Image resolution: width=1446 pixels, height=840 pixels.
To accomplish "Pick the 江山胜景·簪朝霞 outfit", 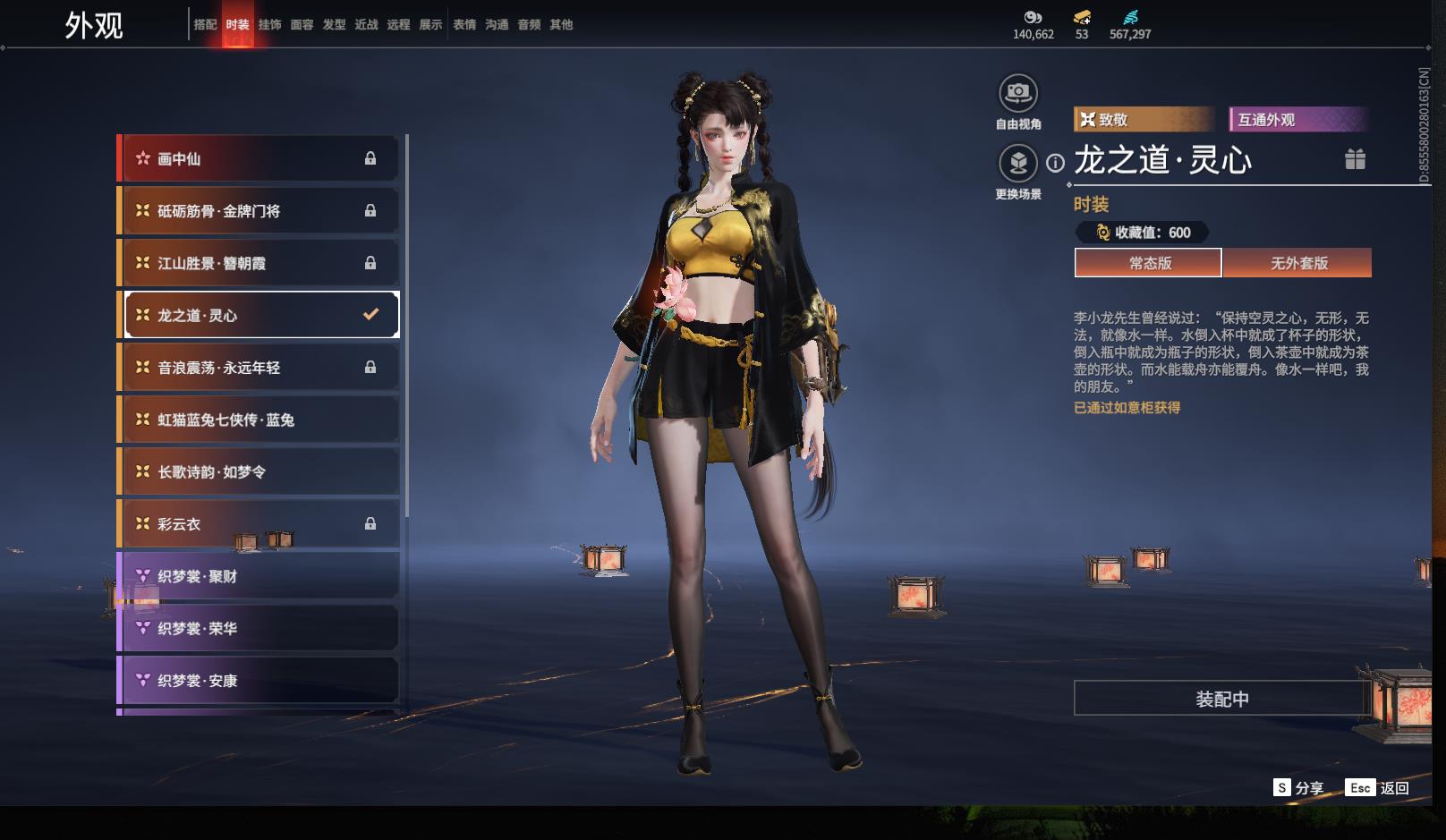I will pyautogui.click(x=259, y=263).
